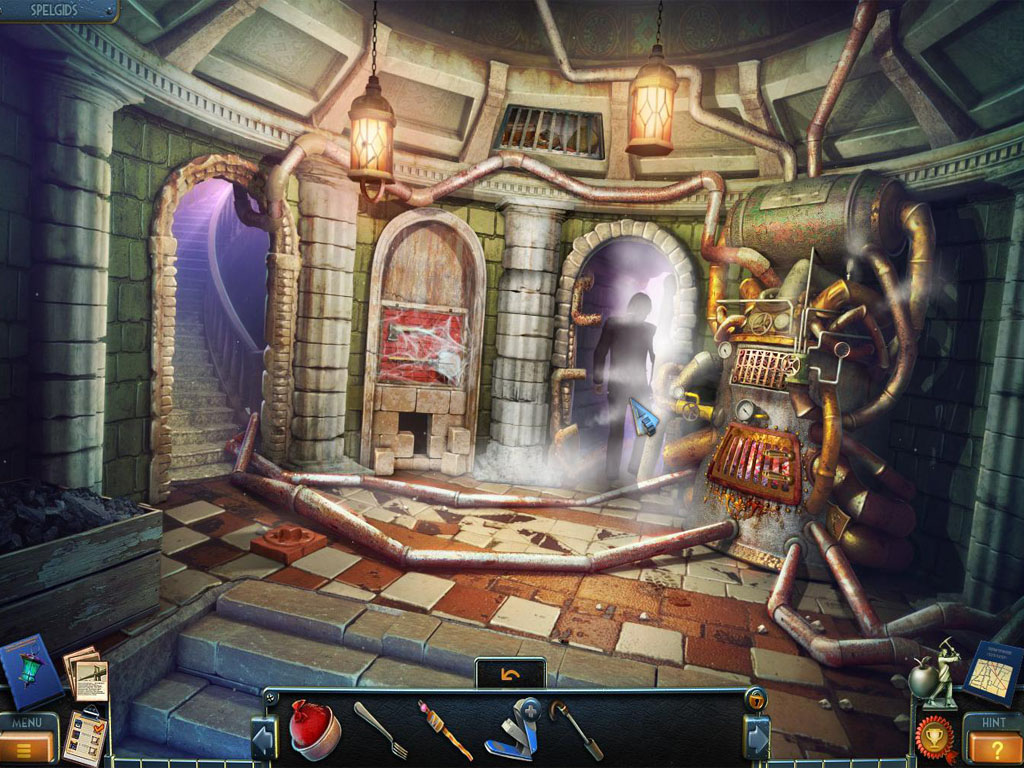Toggle the inventory padlock
The height and width of the screenshot is (768, 1024).
[757, 698]
